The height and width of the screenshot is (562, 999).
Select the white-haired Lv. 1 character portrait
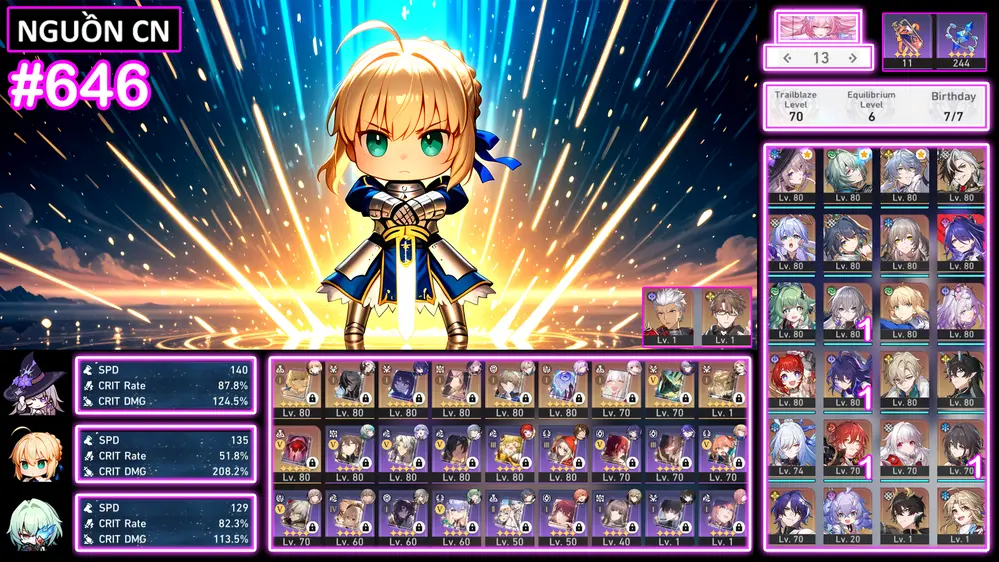pos(669,316)
